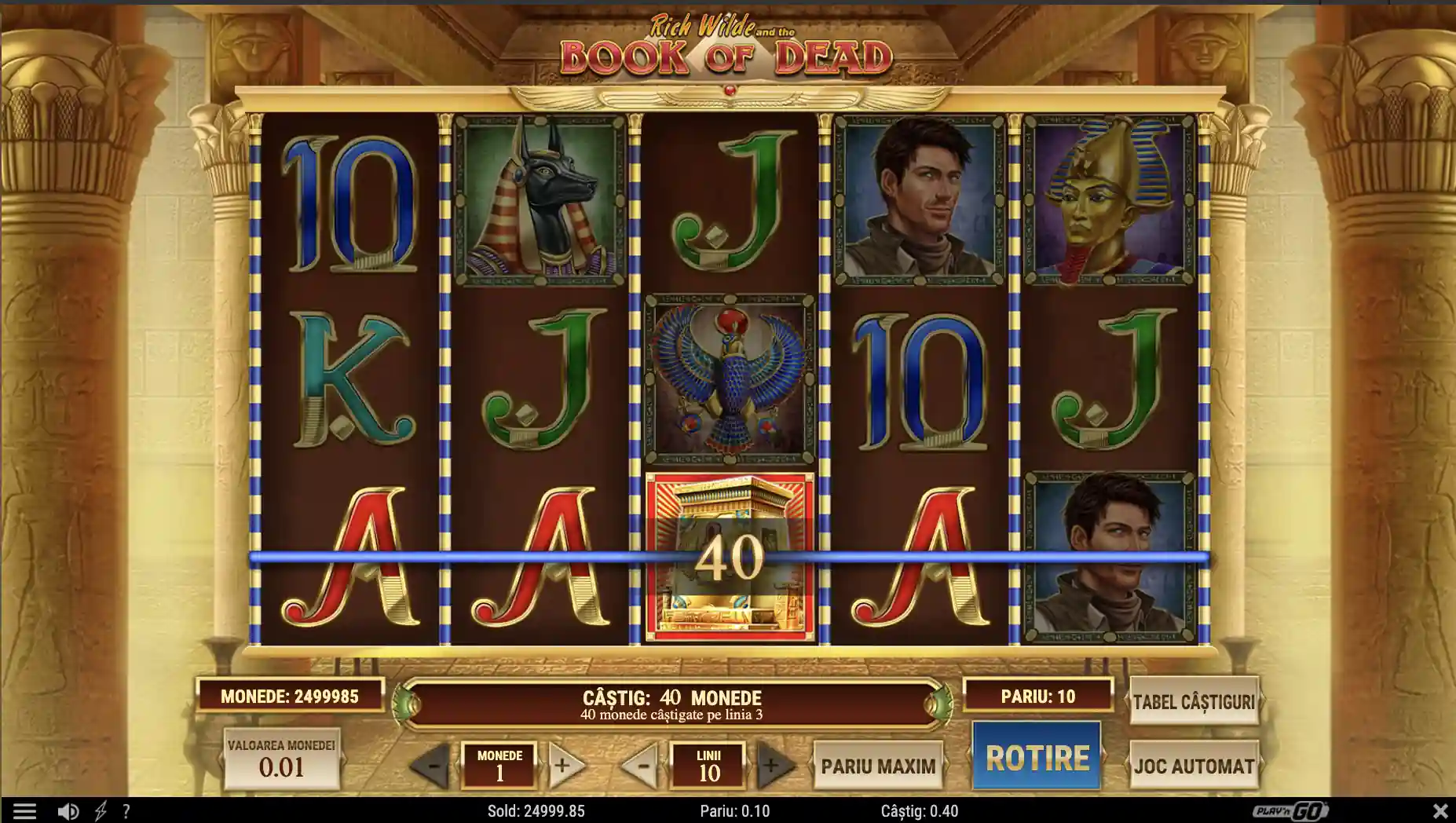Open the TABEL CÂȘTIGURI paytable

pyautogui.click(x=1193, y=701)
